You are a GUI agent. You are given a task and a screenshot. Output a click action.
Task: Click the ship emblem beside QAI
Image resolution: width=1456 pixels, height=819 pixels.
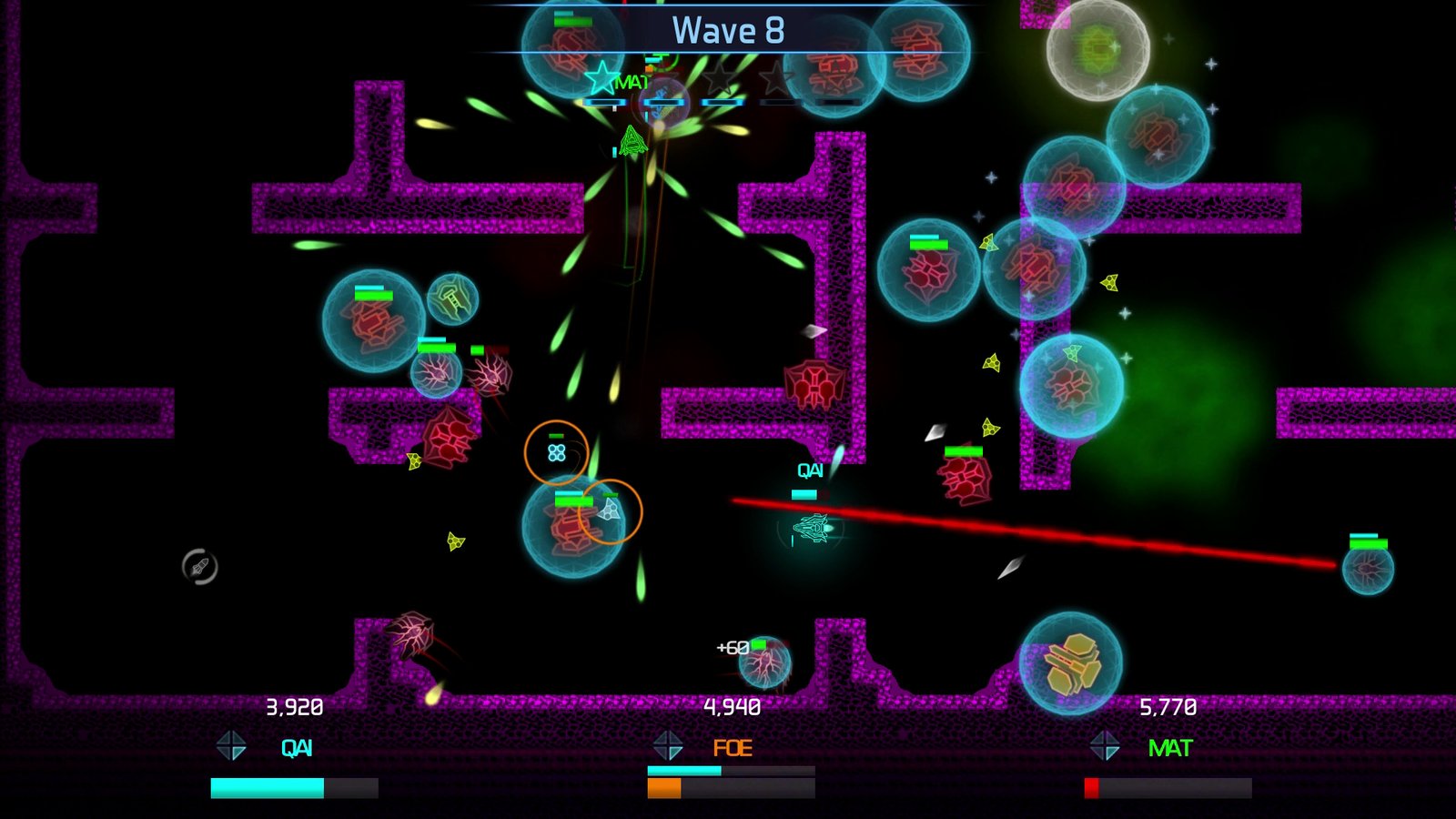coord(231,746)
